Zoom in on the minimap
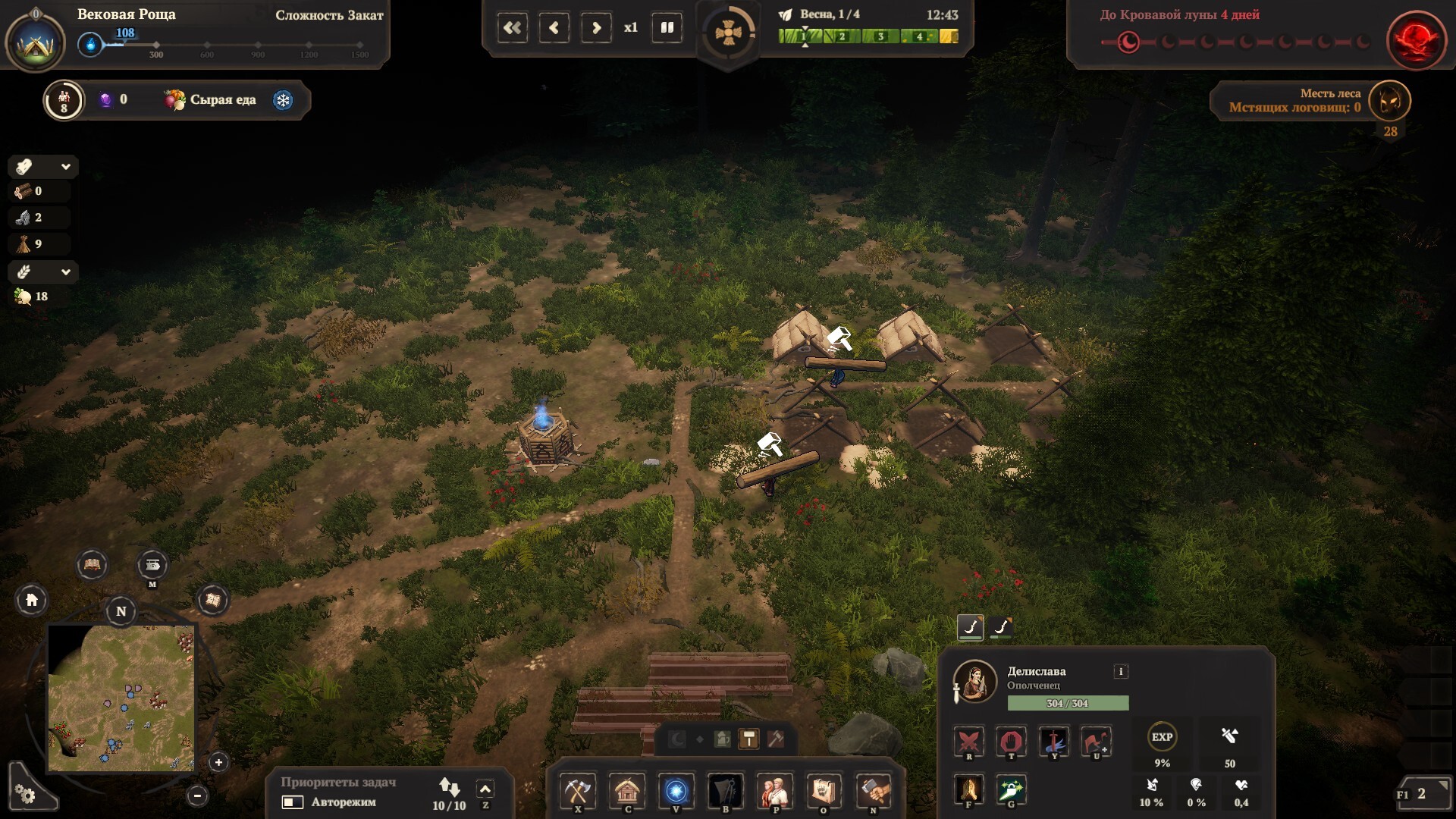 pyautogui.click(x=218, y=762)
